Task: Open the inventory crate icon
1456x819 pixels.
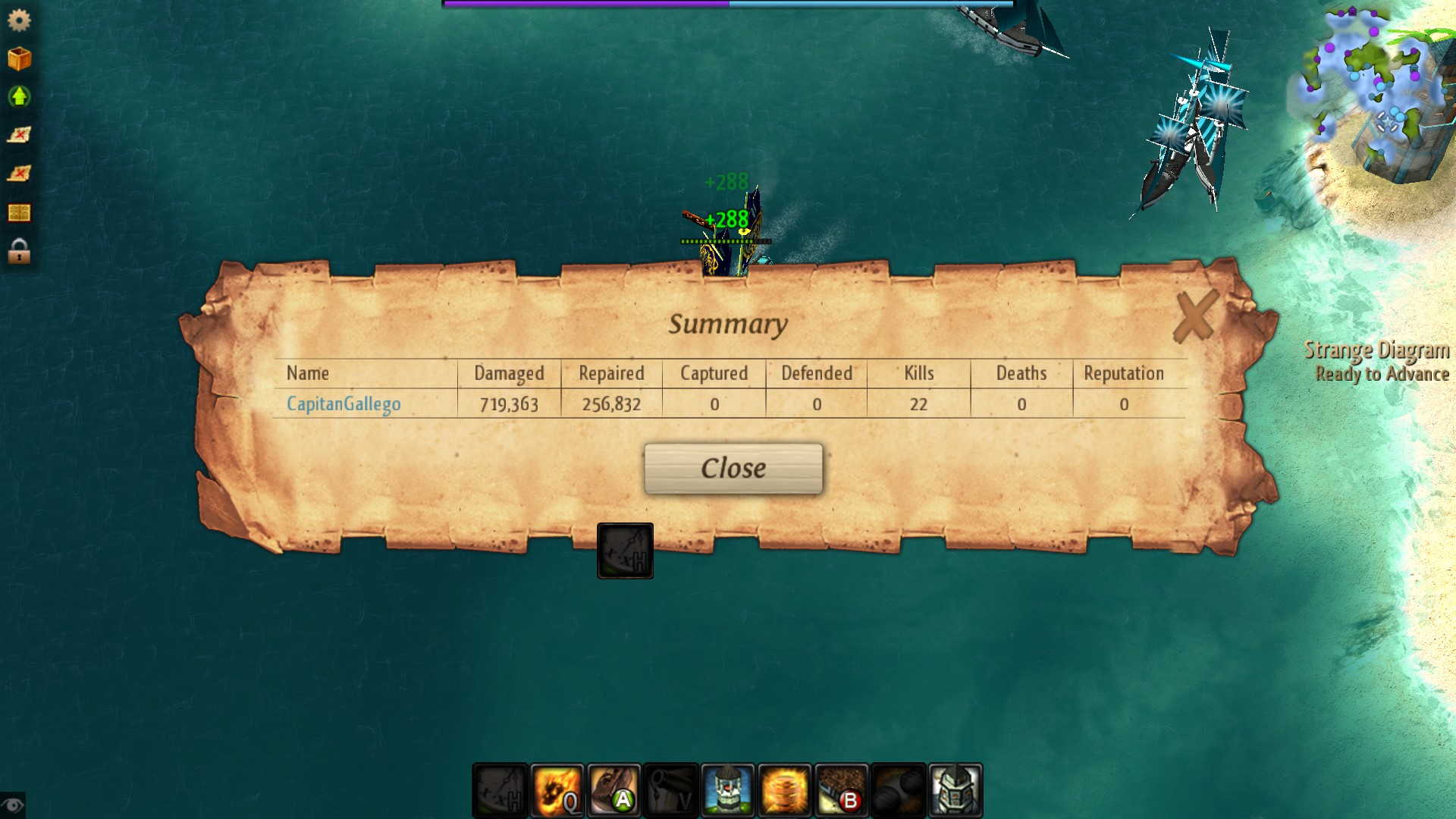Action: coord(19,59)
